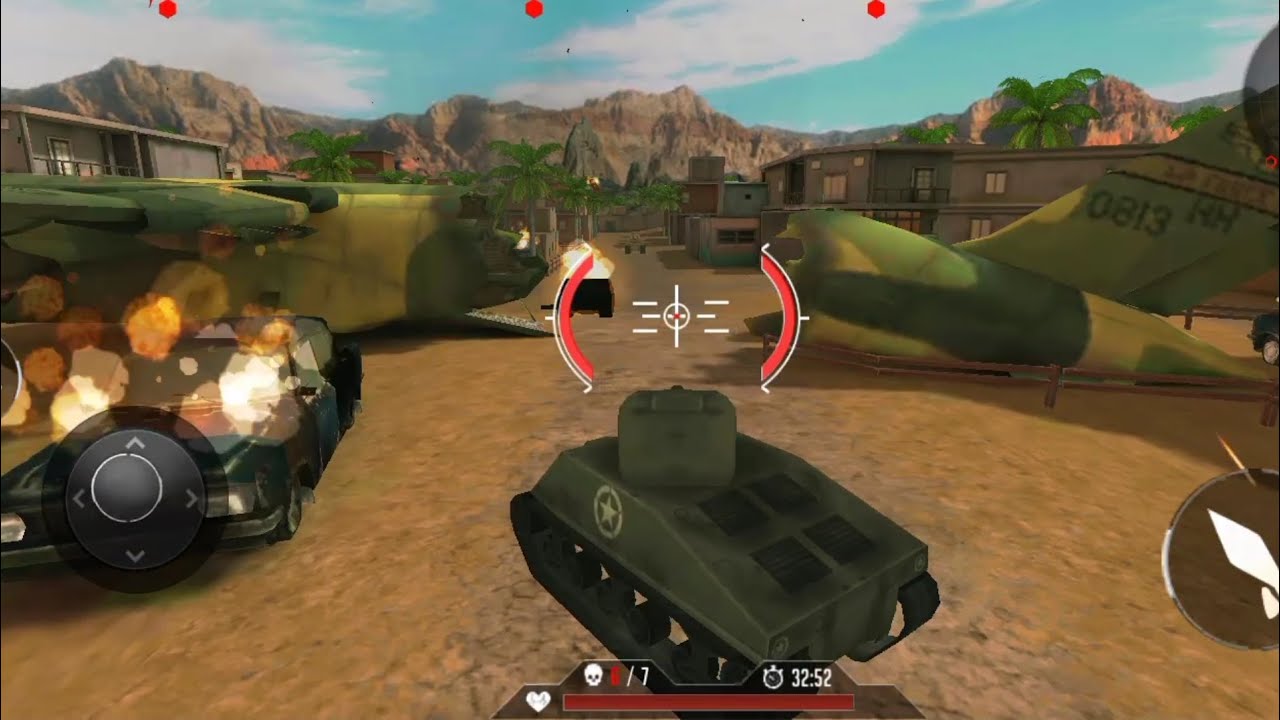
Task: Tap the red ammo tally beside the skull
Action: click(615, 677)
